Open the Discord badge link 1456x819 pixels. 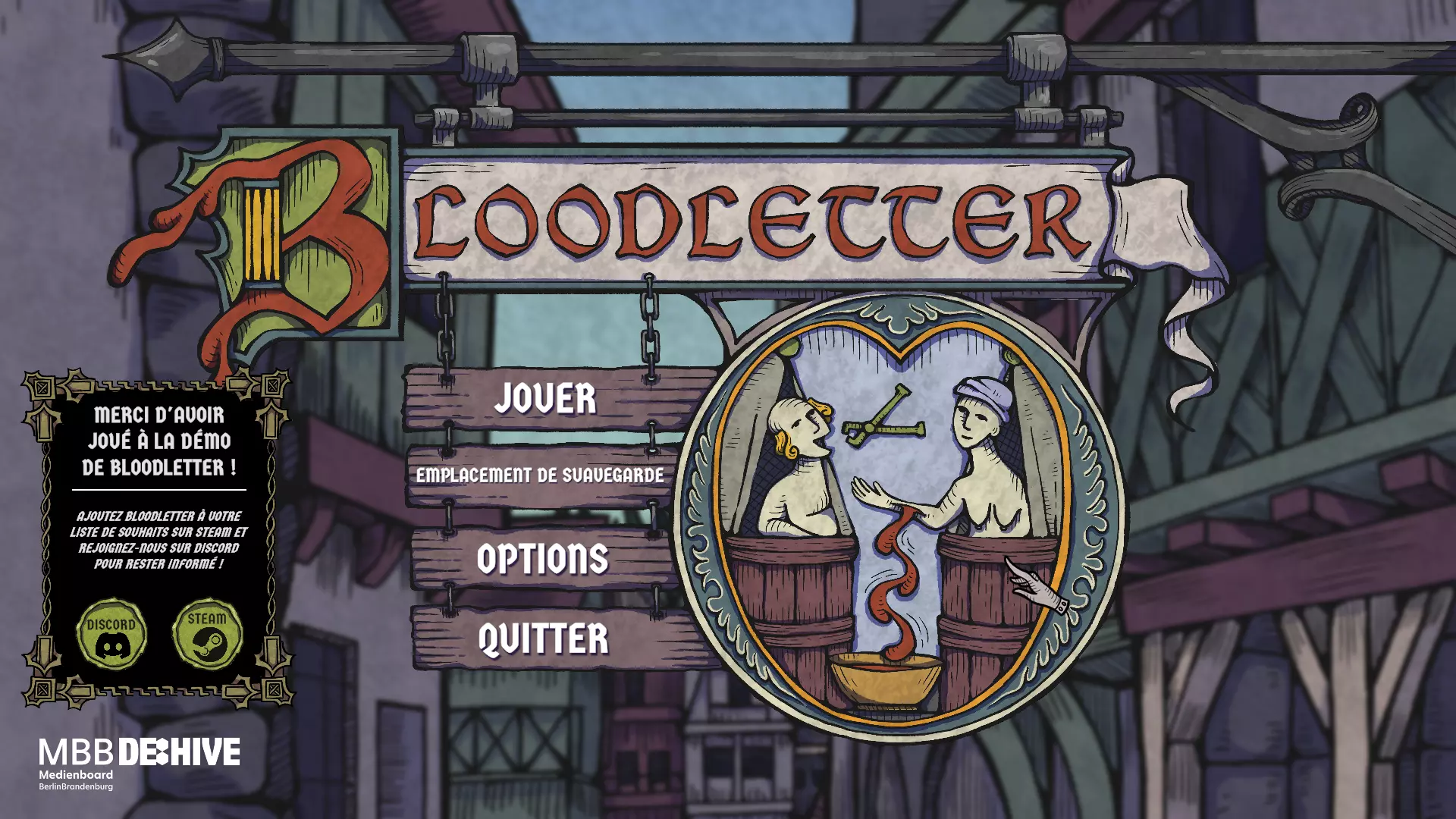(x=111, y=635)
